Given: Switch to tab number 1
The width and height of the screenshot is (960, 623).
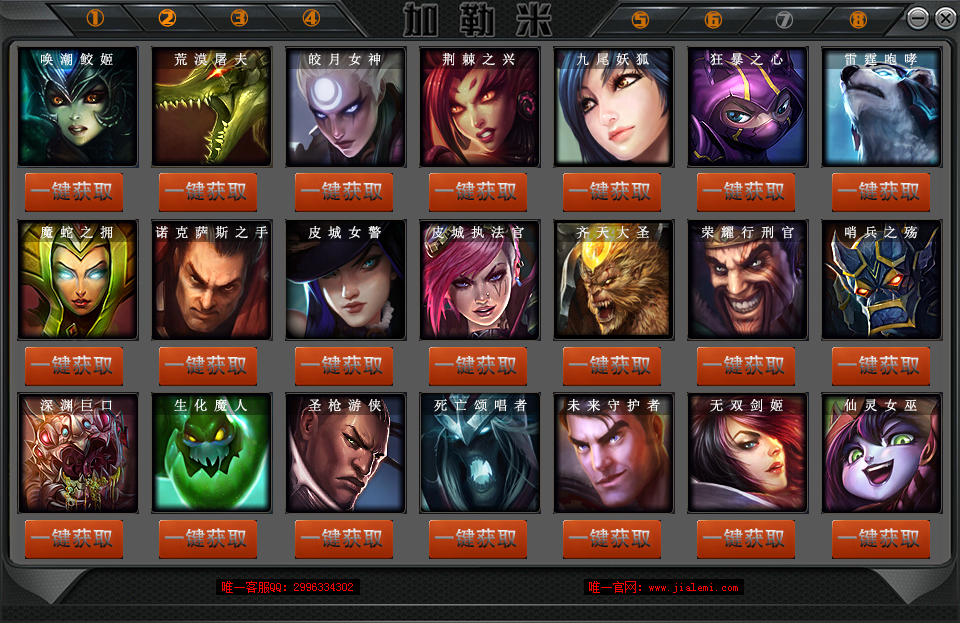Looking at the screenshot, I should tap(96, 18).
